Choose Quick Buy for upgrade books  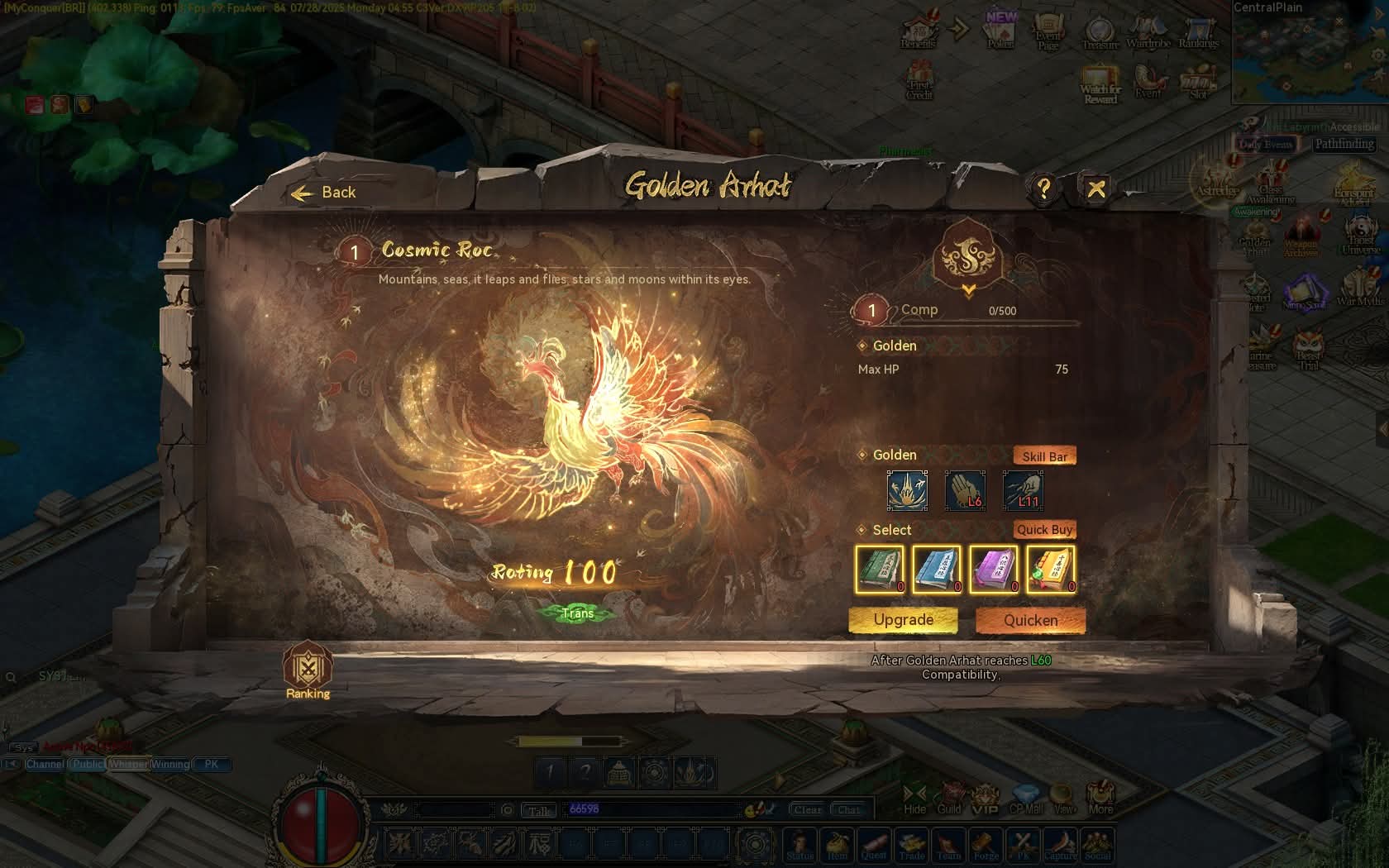[x=1044, y=530]
